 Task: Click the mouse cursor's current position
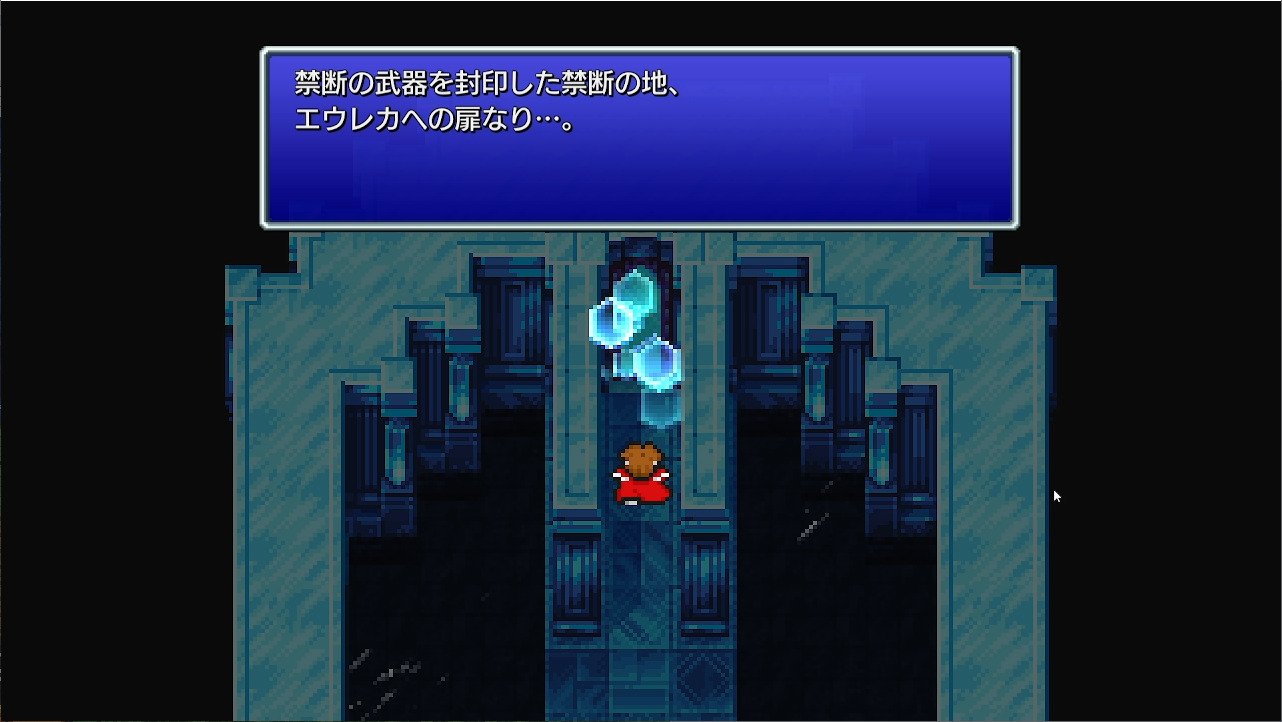[x=1056, y=495]
